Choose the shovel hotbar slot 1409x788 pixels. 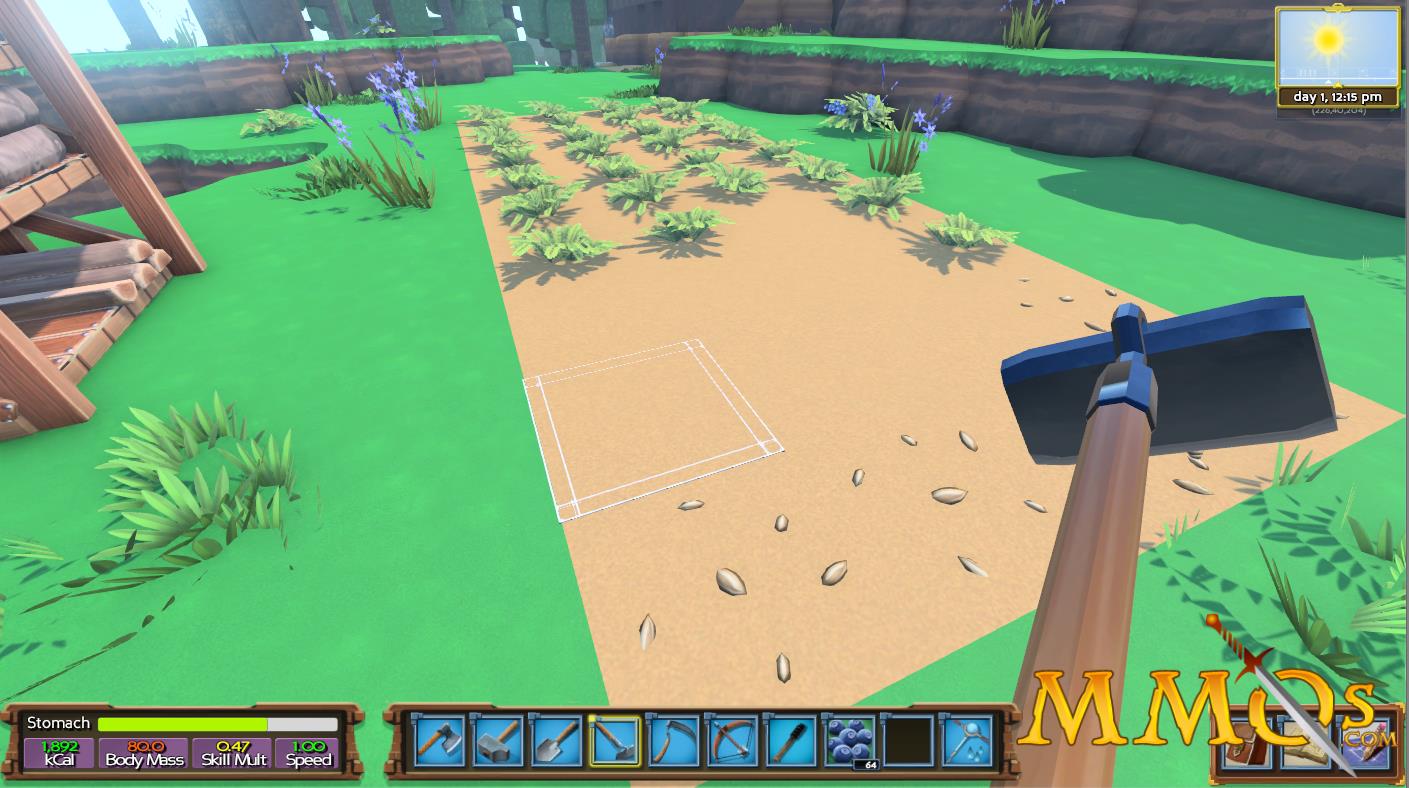point(556,741)
